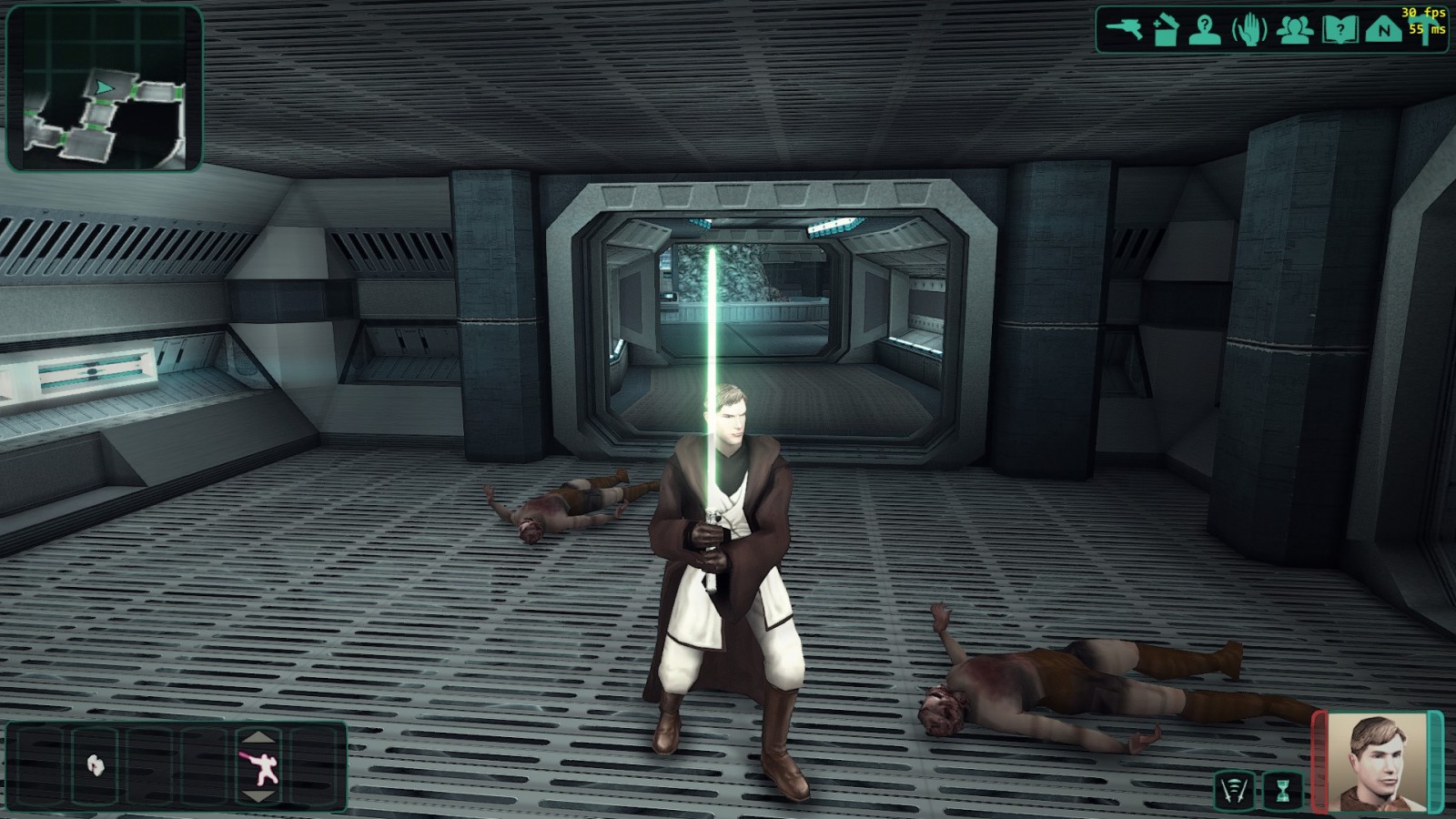Open the equipment screen via blaster icon

click(x=1124, y=29)
